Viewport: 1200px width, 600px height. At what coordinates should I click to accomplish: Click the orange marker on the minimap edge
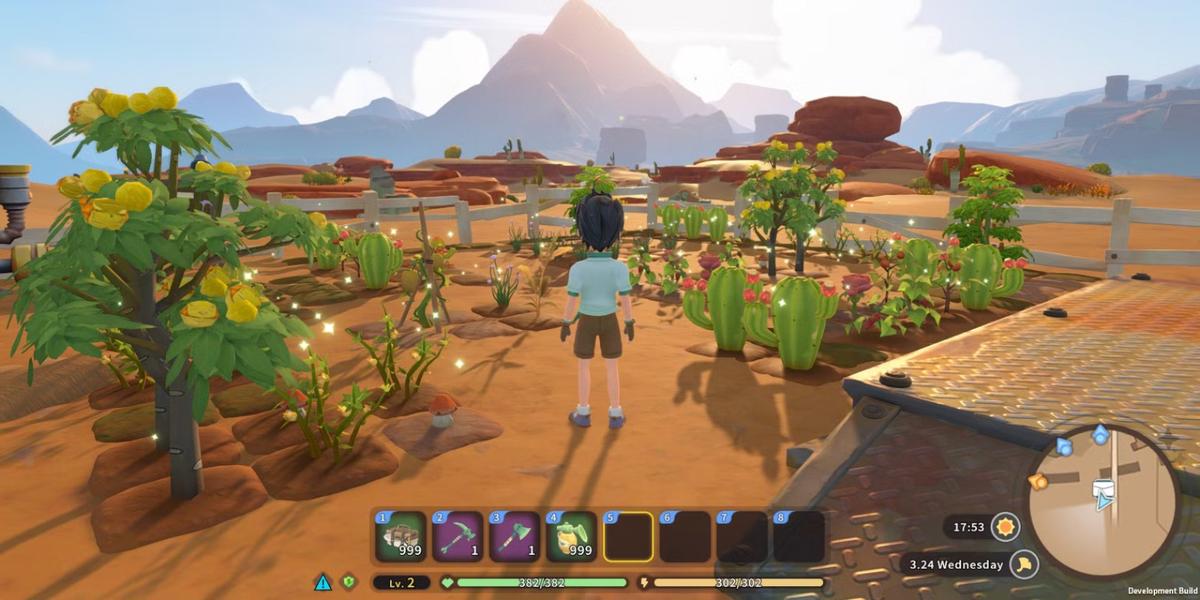pos(1038,482)
